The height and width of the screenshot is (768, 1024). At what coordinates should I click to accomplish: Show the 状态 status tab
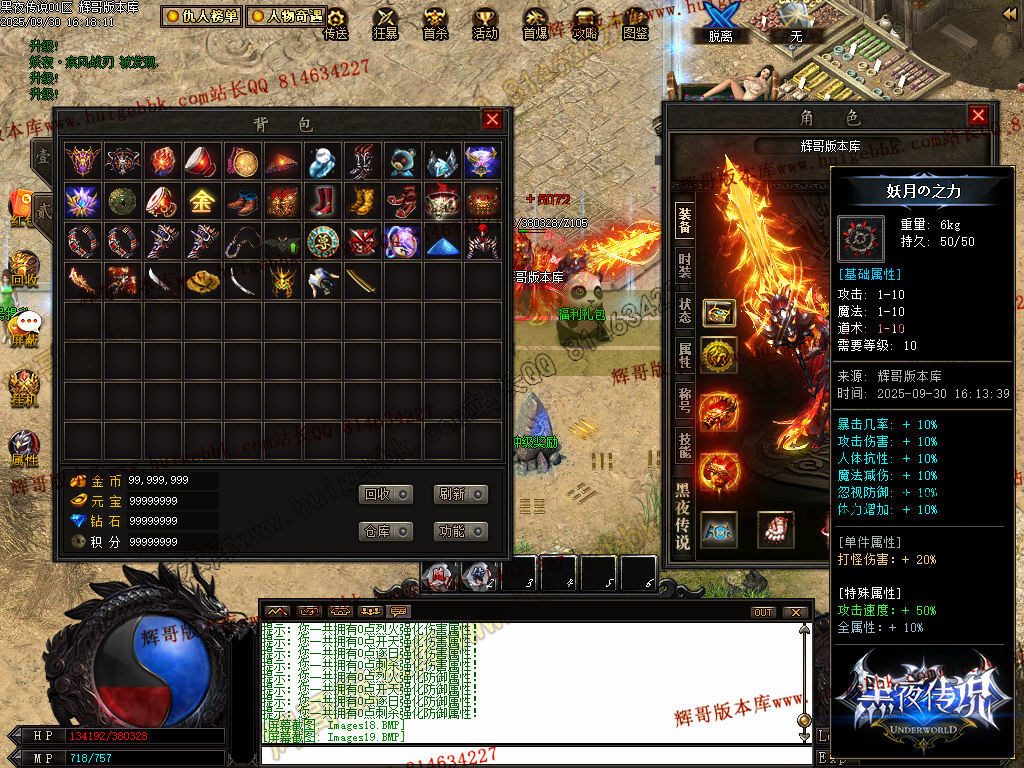click(x=684, y=309)
